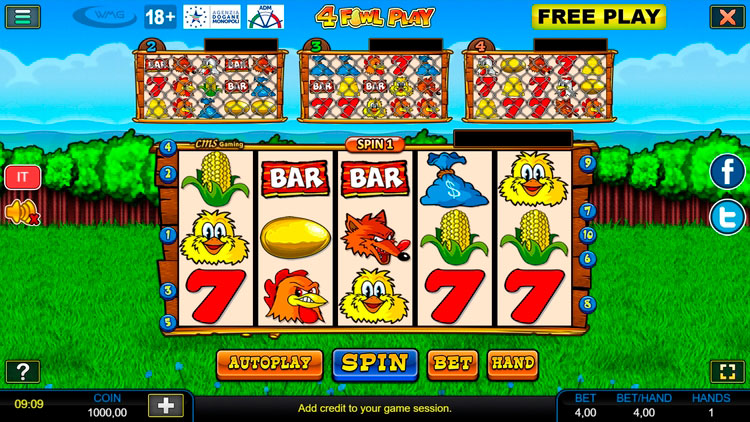This screenshot has height=422, width=750.
Task: Toggle the muted sound speaker icon
Action: point(21,212)
